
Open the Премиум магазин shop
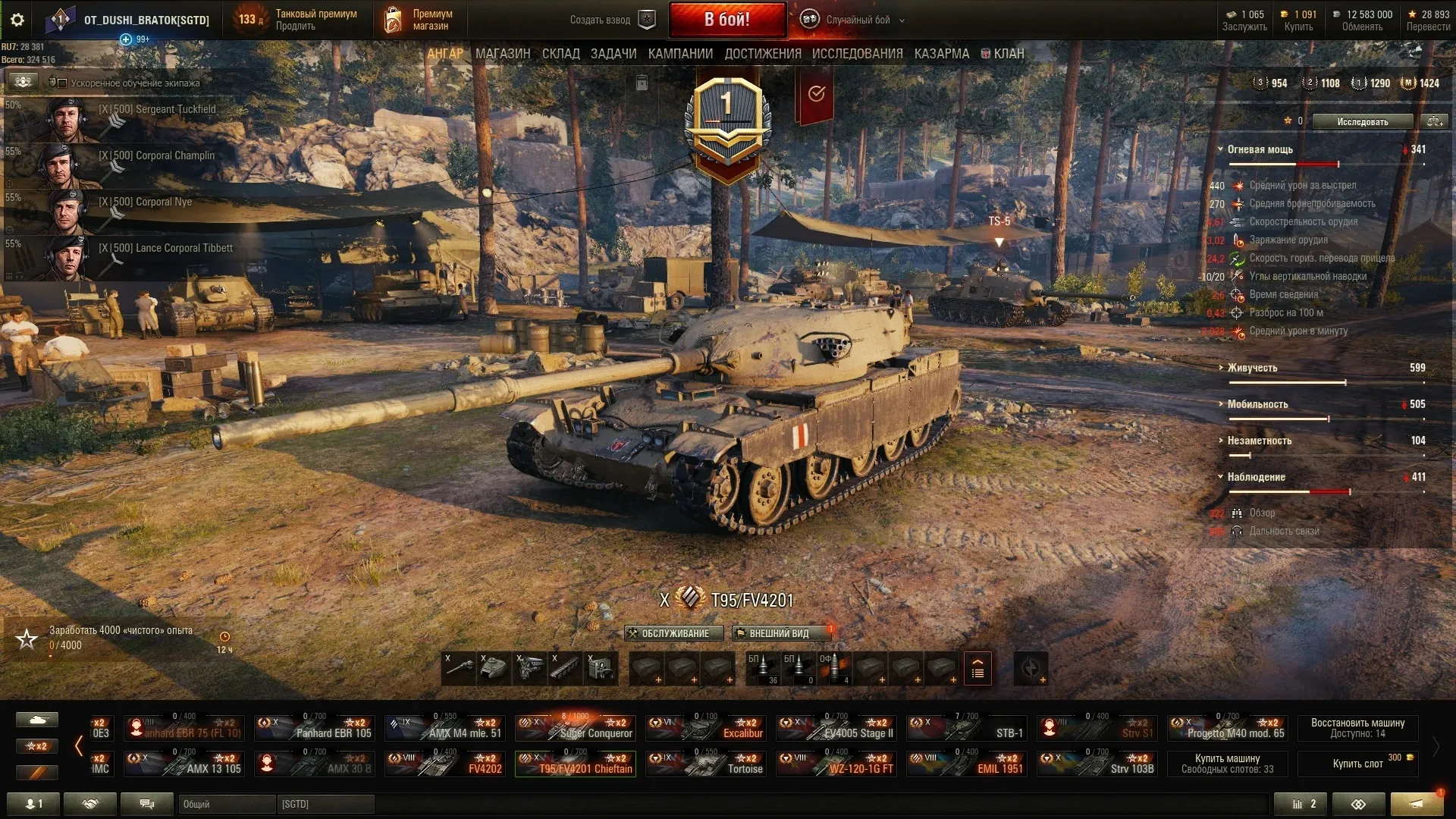(x=419, y=20)
